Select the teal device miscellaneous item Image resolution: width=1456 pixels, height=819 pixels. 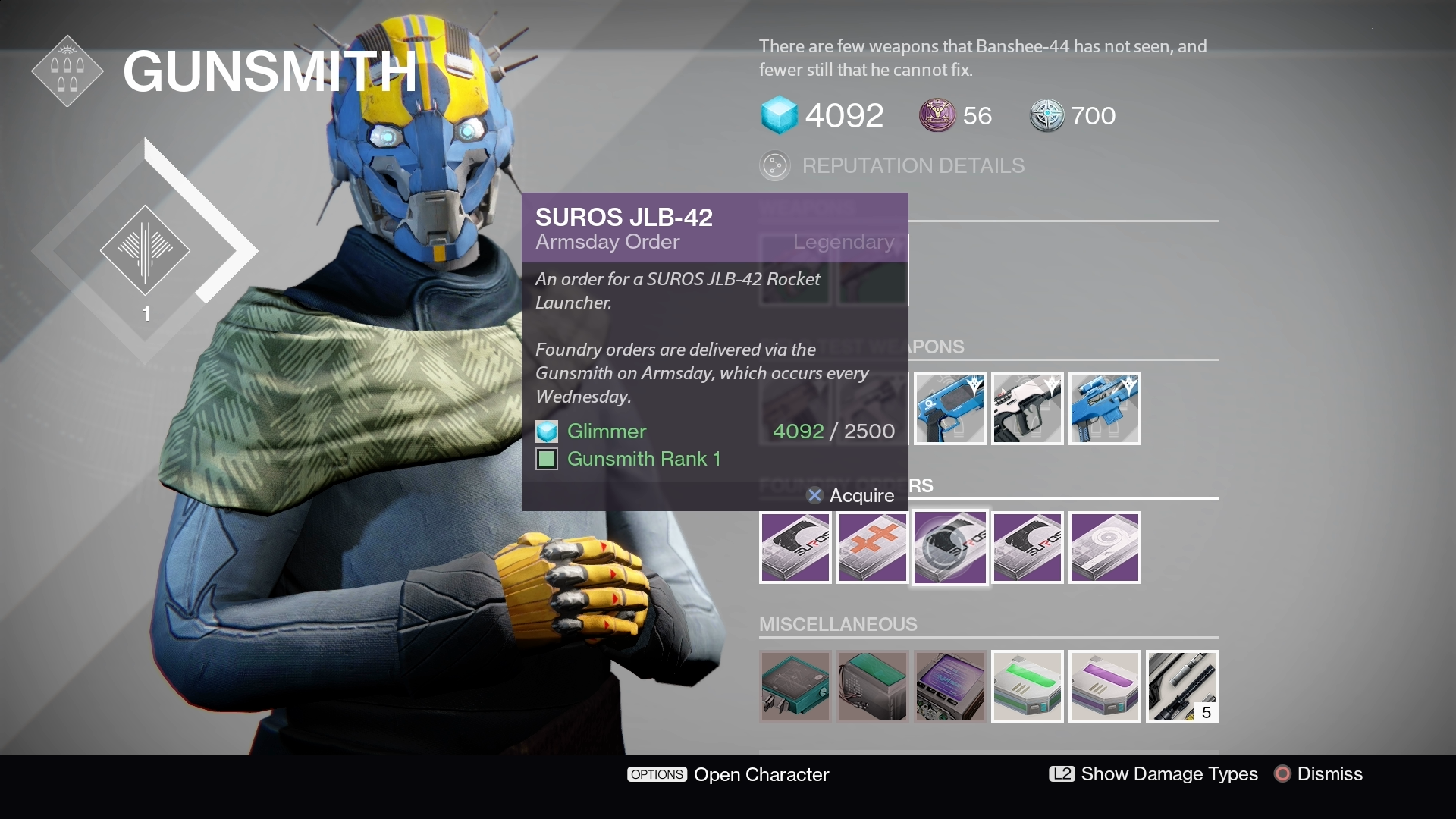click(795, 686)
